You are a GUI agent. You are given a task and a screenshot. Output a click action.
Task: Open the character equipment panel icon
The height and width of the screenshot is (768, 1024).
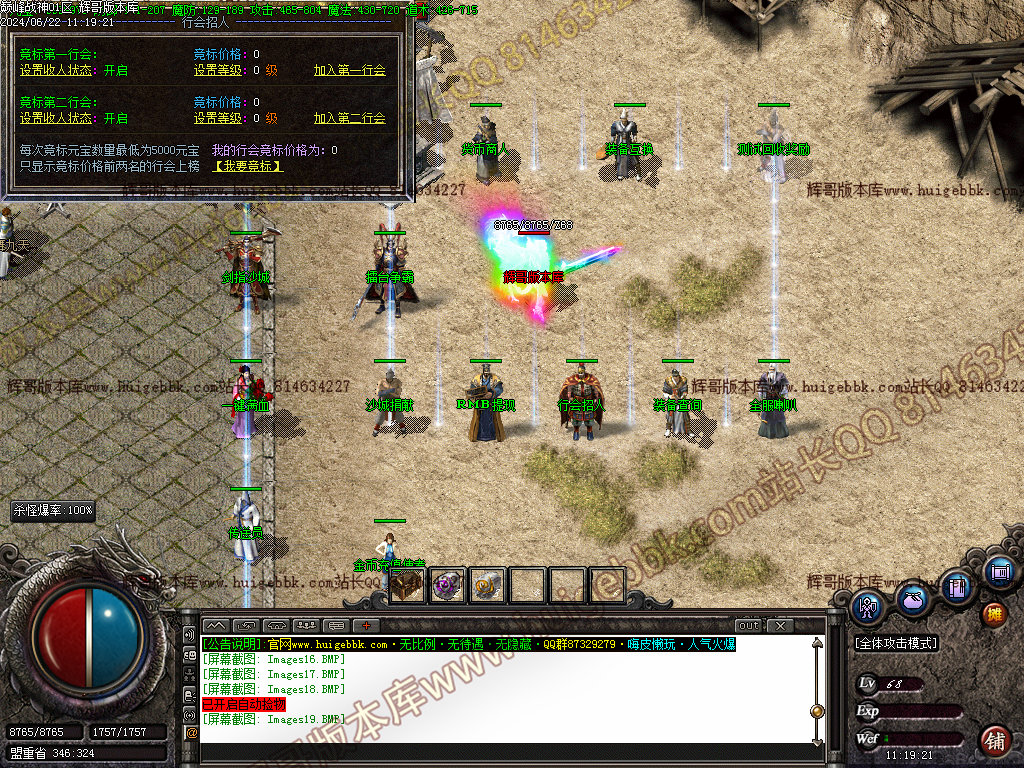(x=867, y=606)
